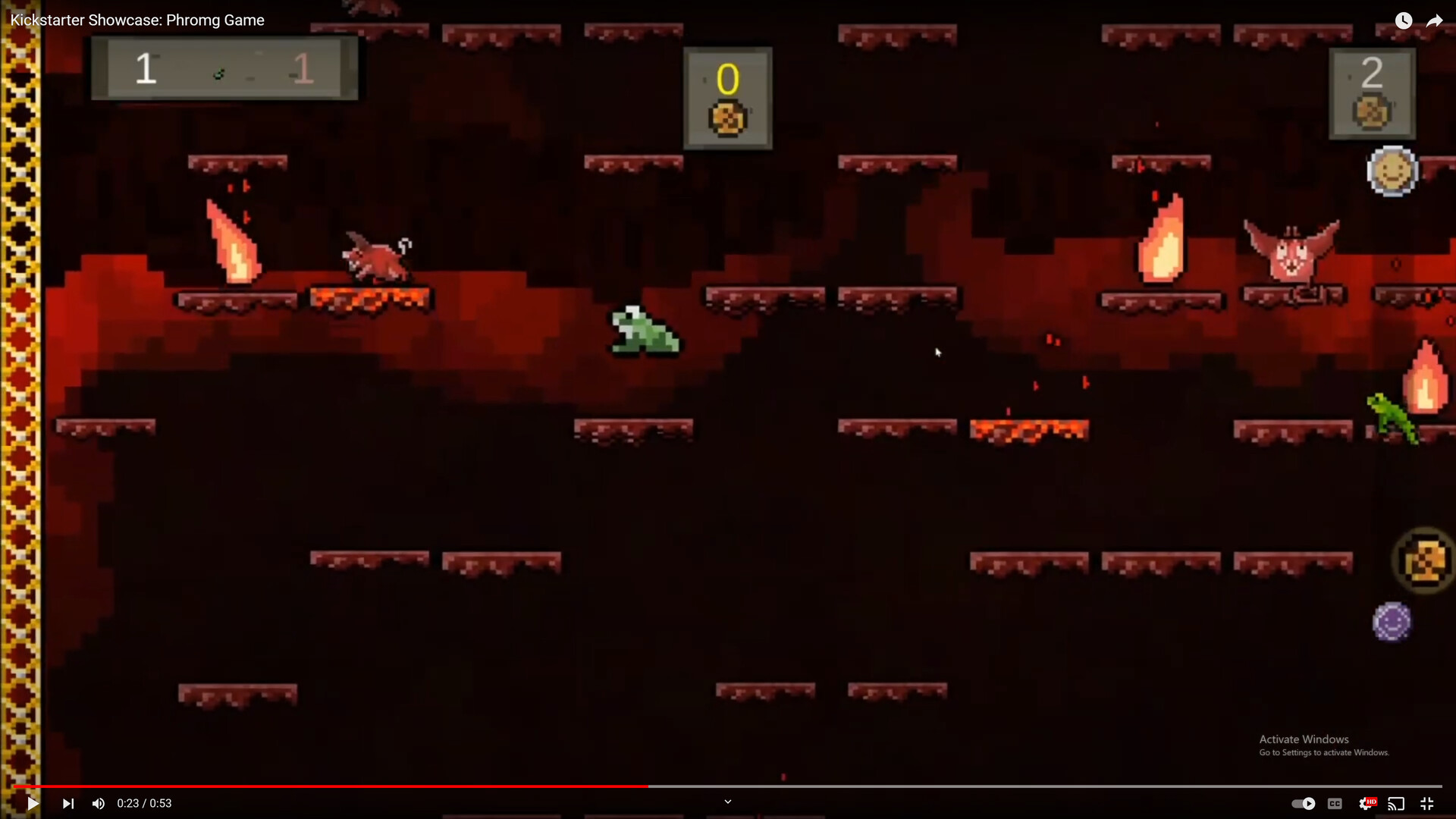The width and height of the screenshot is (1456, 819).
Task: Click the coin counter showing 0
Action: click(727, 97)
